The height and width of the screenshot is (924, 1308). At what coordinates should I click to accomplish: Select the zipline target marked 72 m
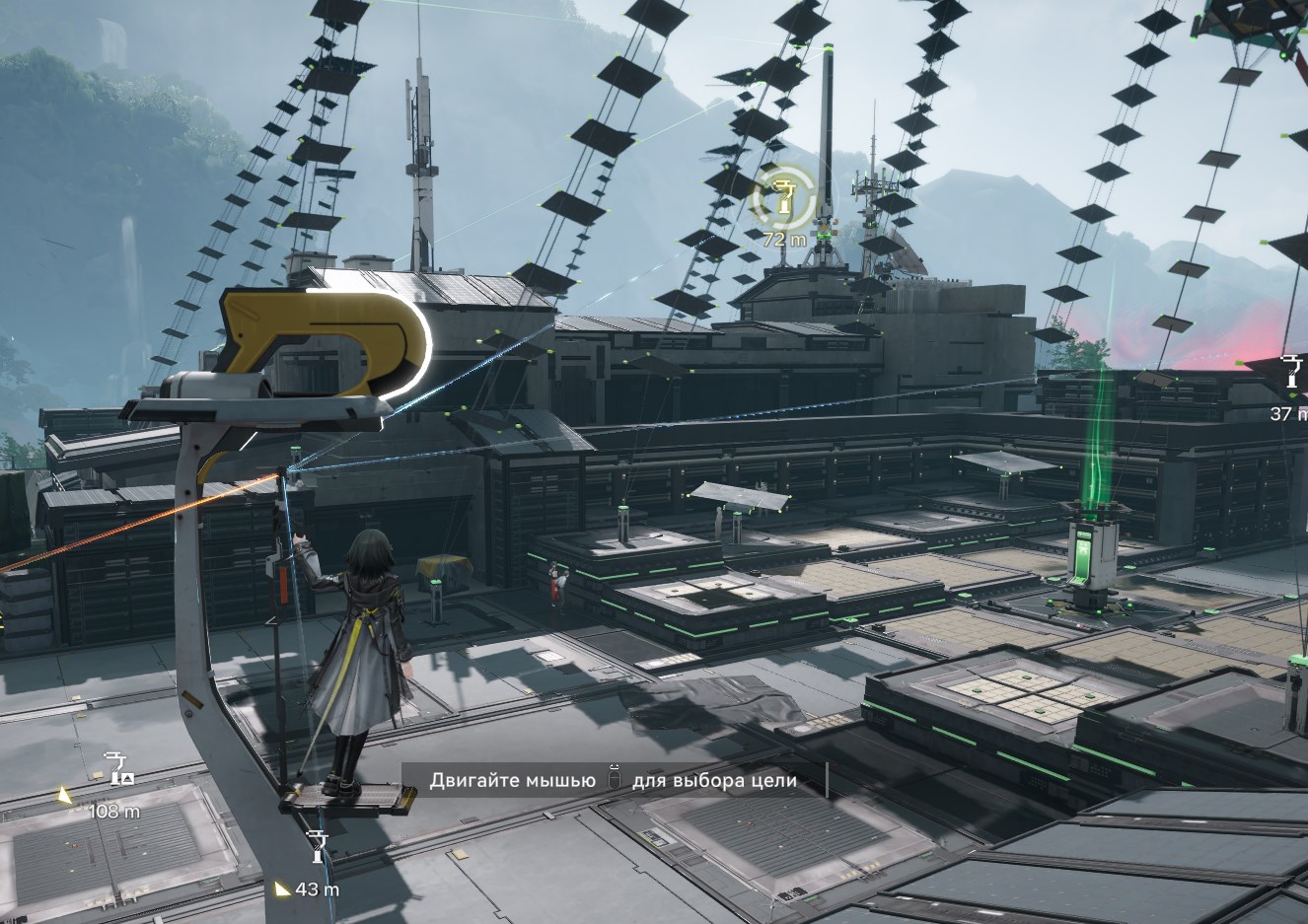point(783,200)
